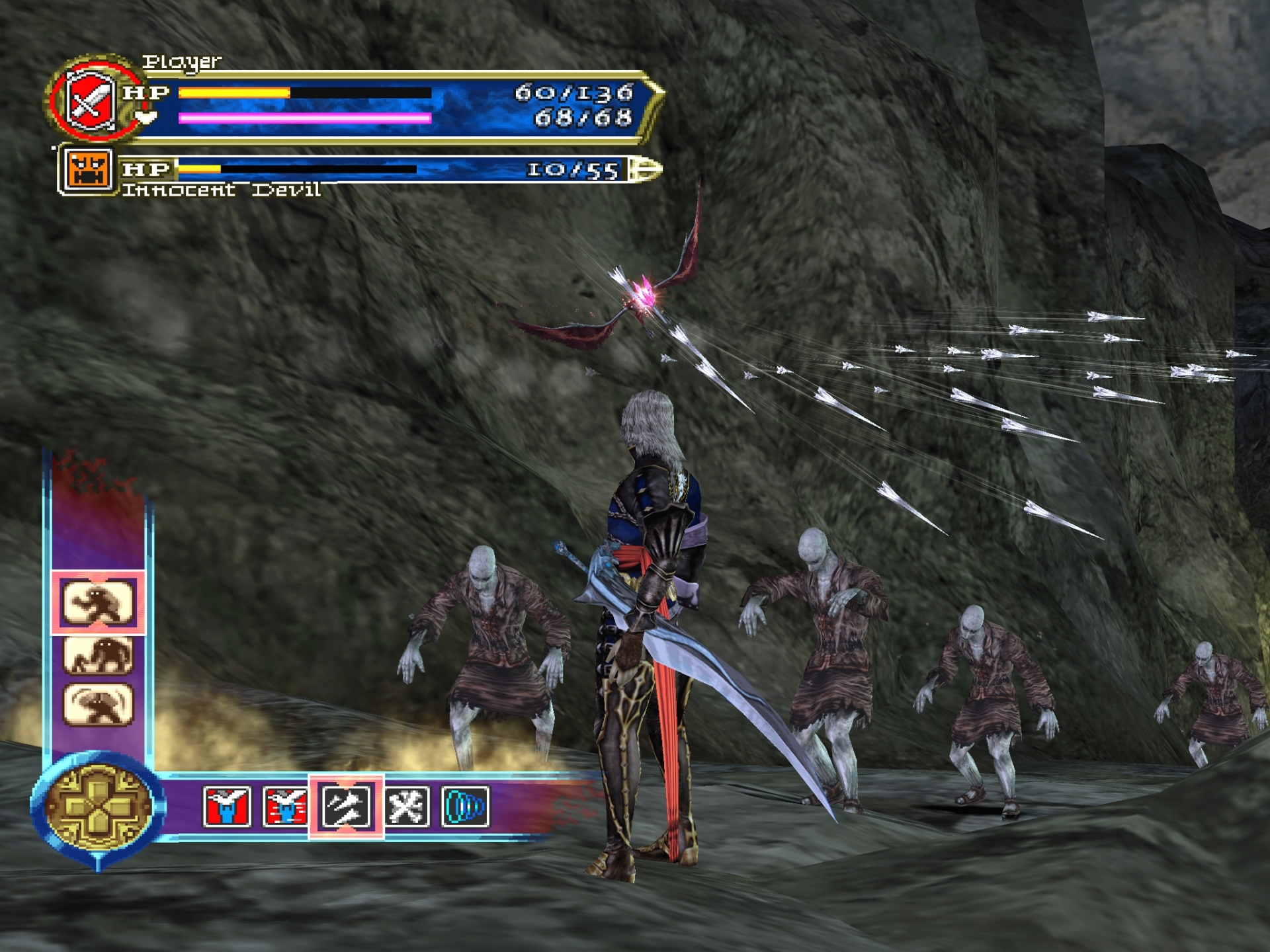Use the red bird dash ability with speed lines
1270x952 pixels.
click(284, 807)
